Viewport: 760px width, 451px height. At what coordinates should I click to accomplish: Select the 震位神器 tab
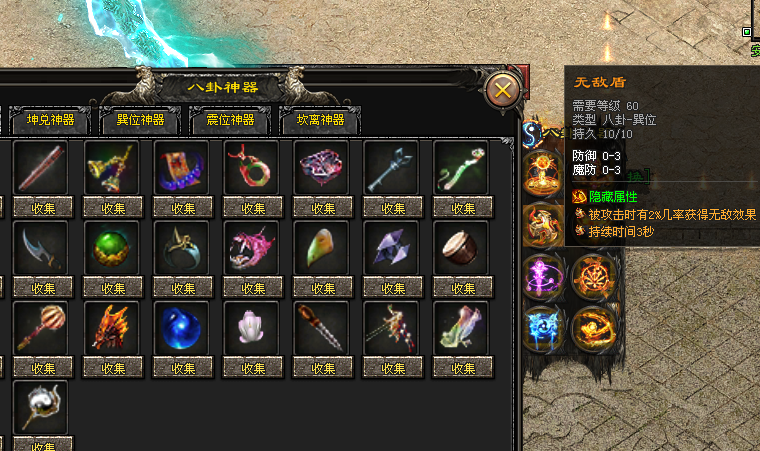pyautogui.click(x=230, y=121)
